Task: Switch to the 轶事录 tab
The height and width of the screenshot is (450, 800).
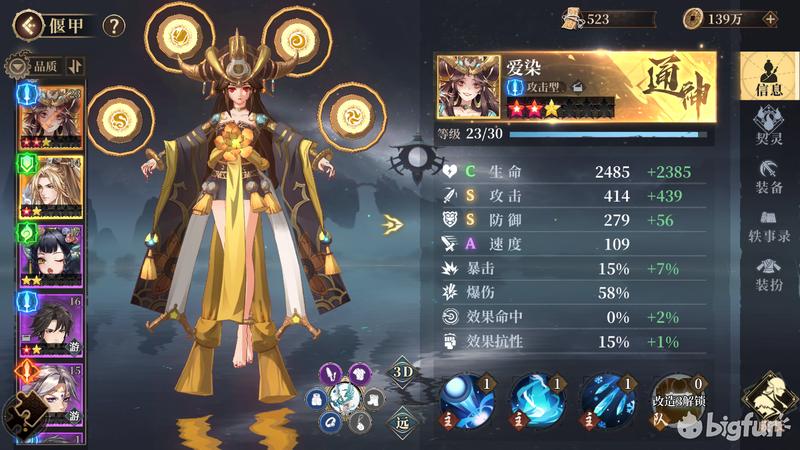Action: pyautogui.click(x=768, y=226)
